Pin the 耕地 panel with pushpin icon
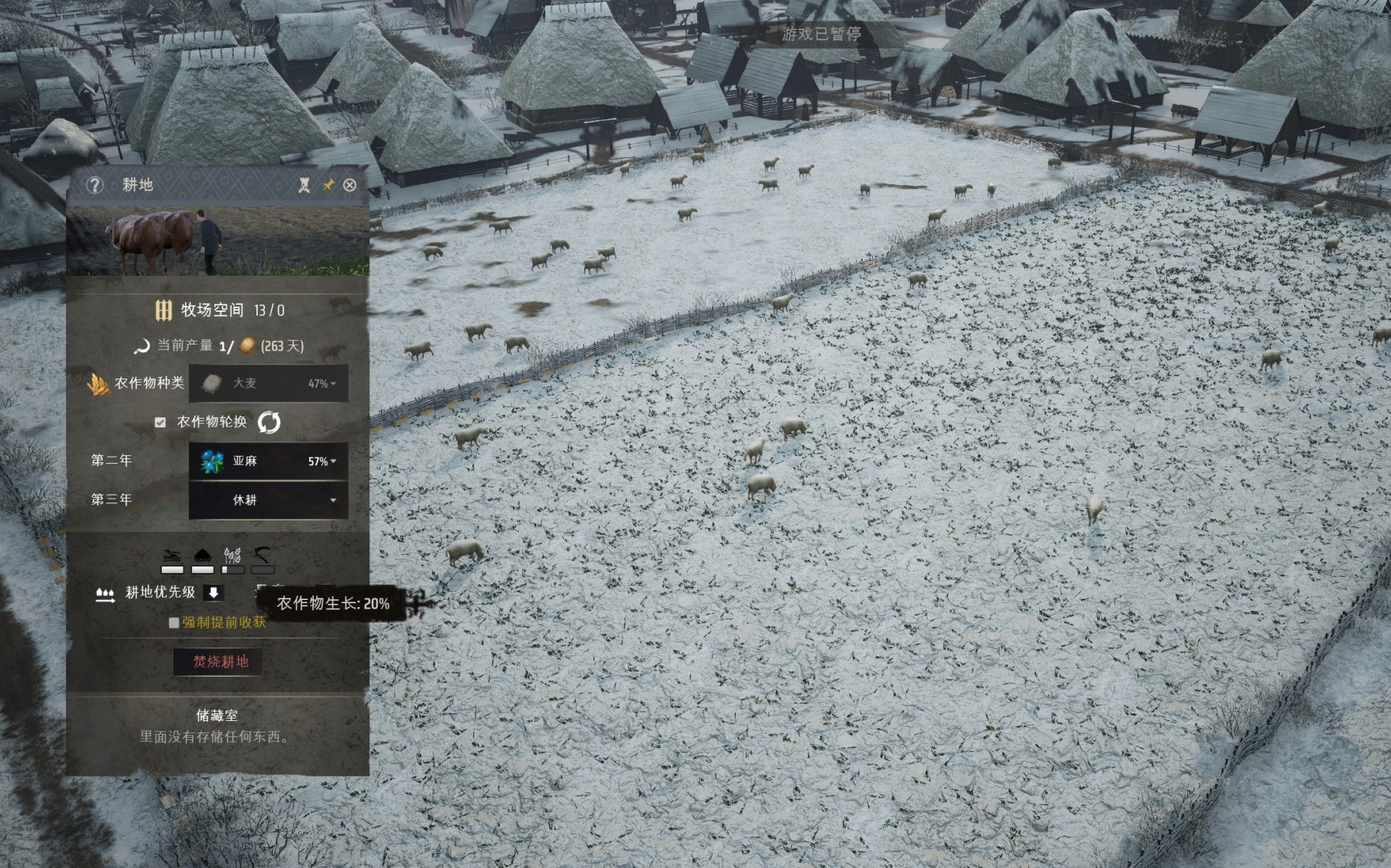1391x868 pixels. [328, 185]
